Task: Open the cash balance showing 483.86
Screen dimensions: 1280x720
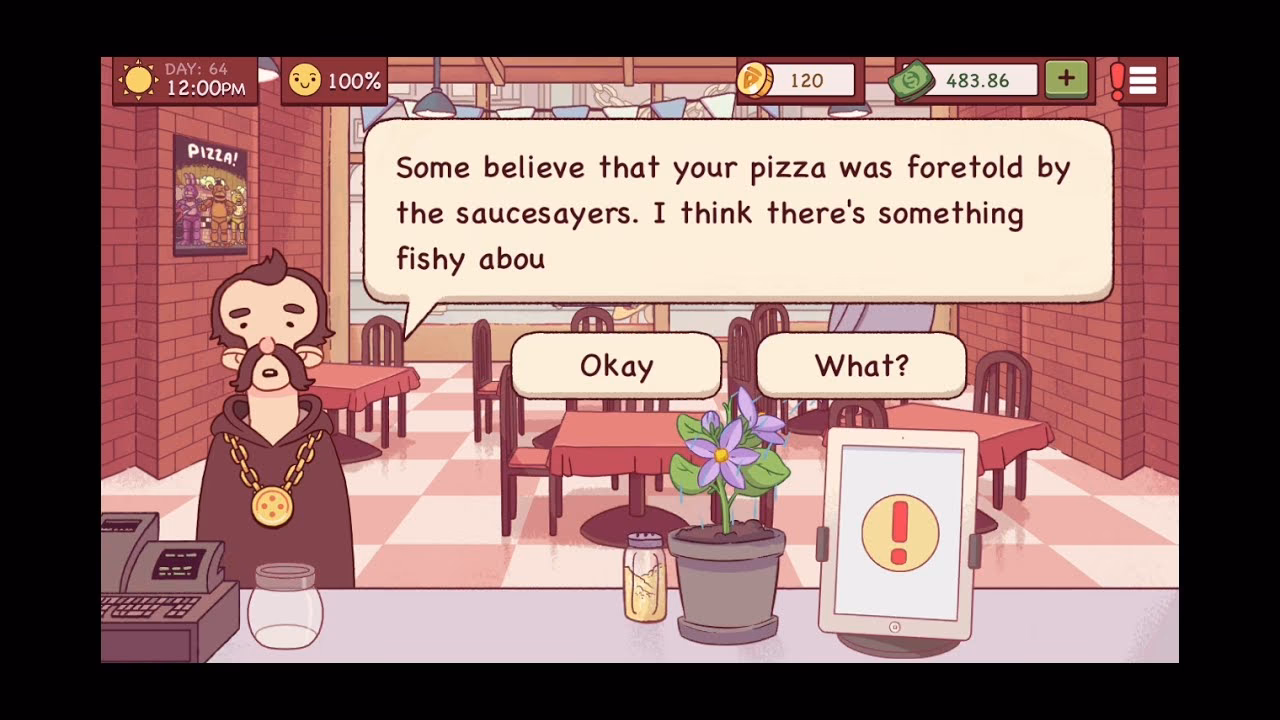Action: [980, 81]
